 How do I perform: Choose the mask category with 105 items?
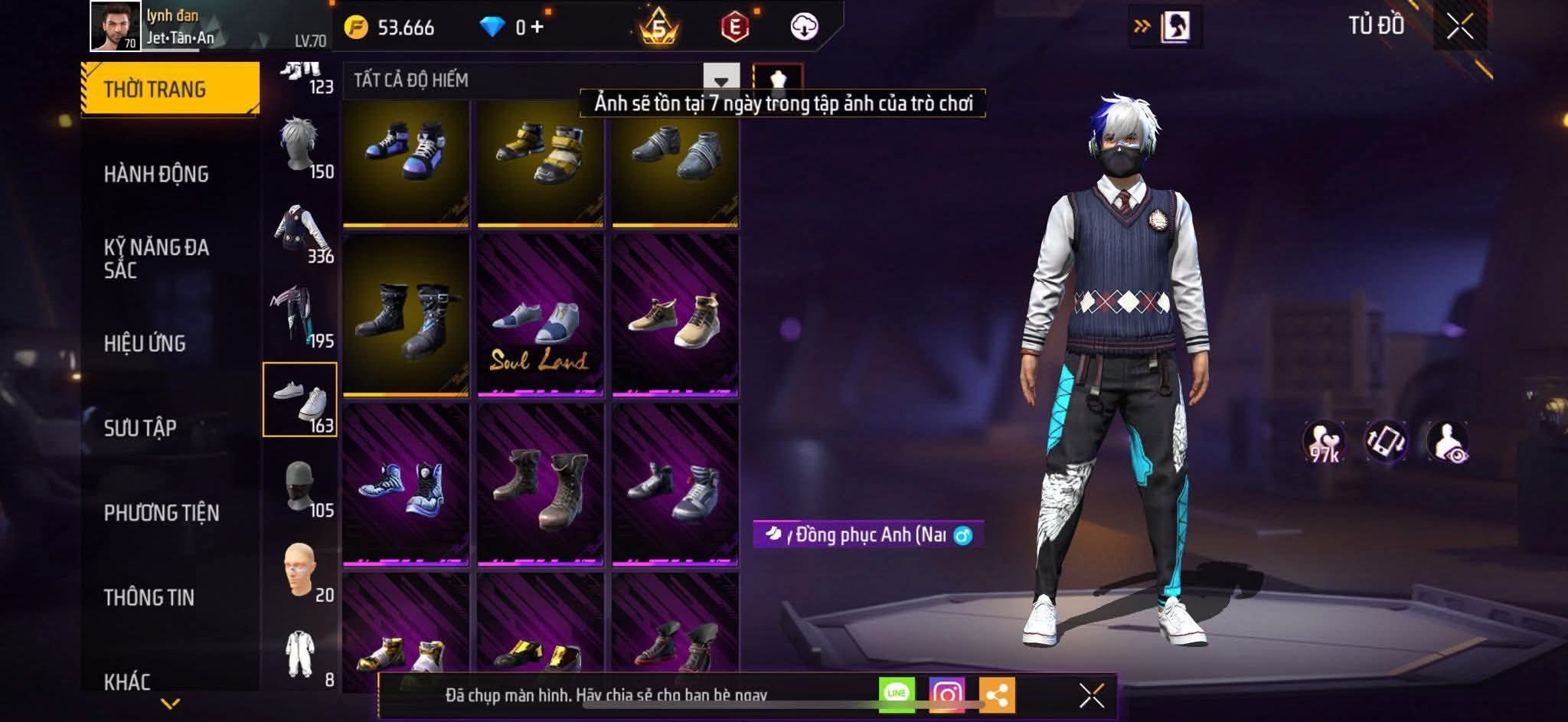301,487
